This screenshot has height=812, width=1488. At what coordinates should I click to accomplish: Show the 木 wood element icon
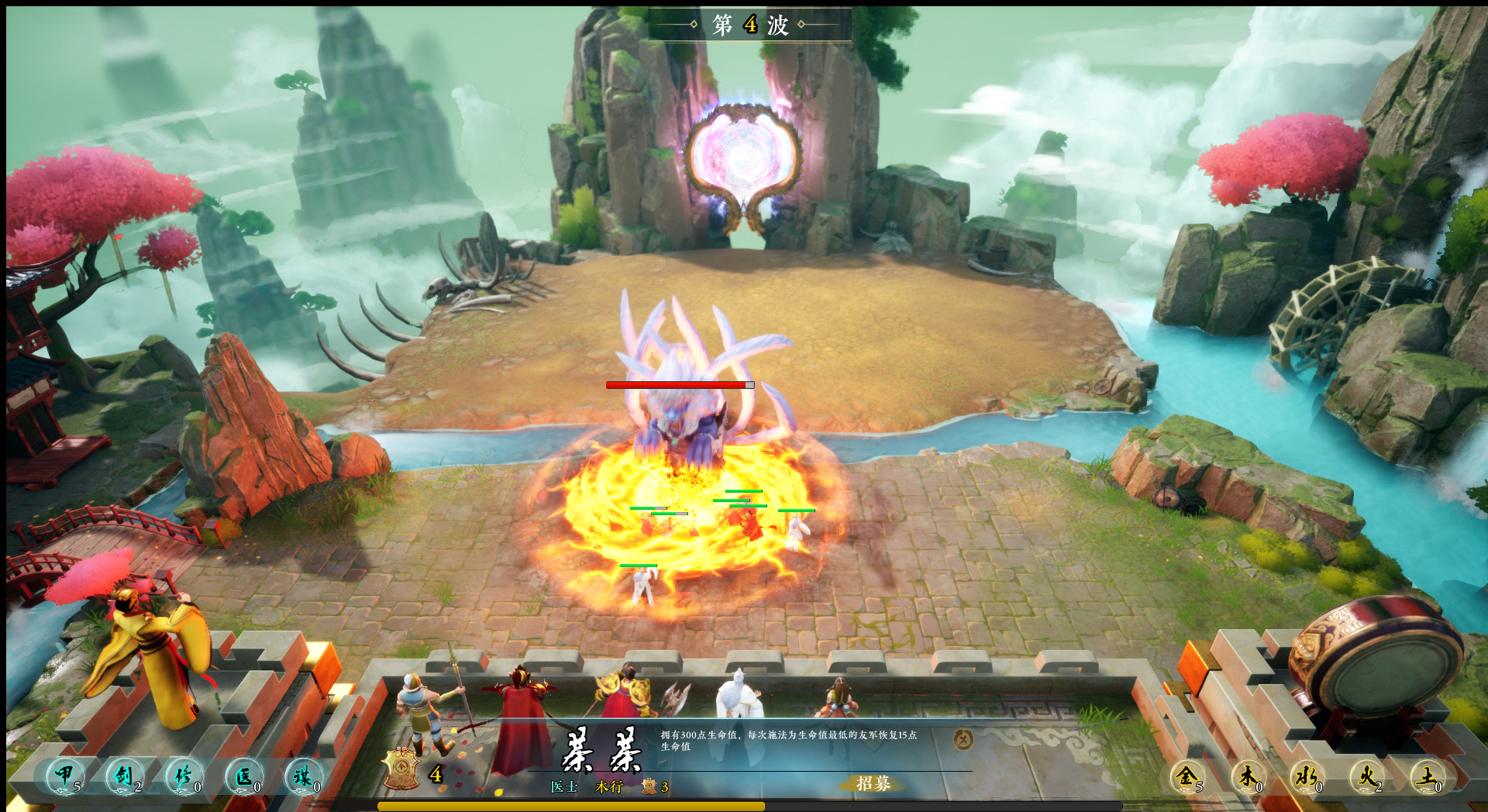pyautogui.click(x=1248, y=776)
